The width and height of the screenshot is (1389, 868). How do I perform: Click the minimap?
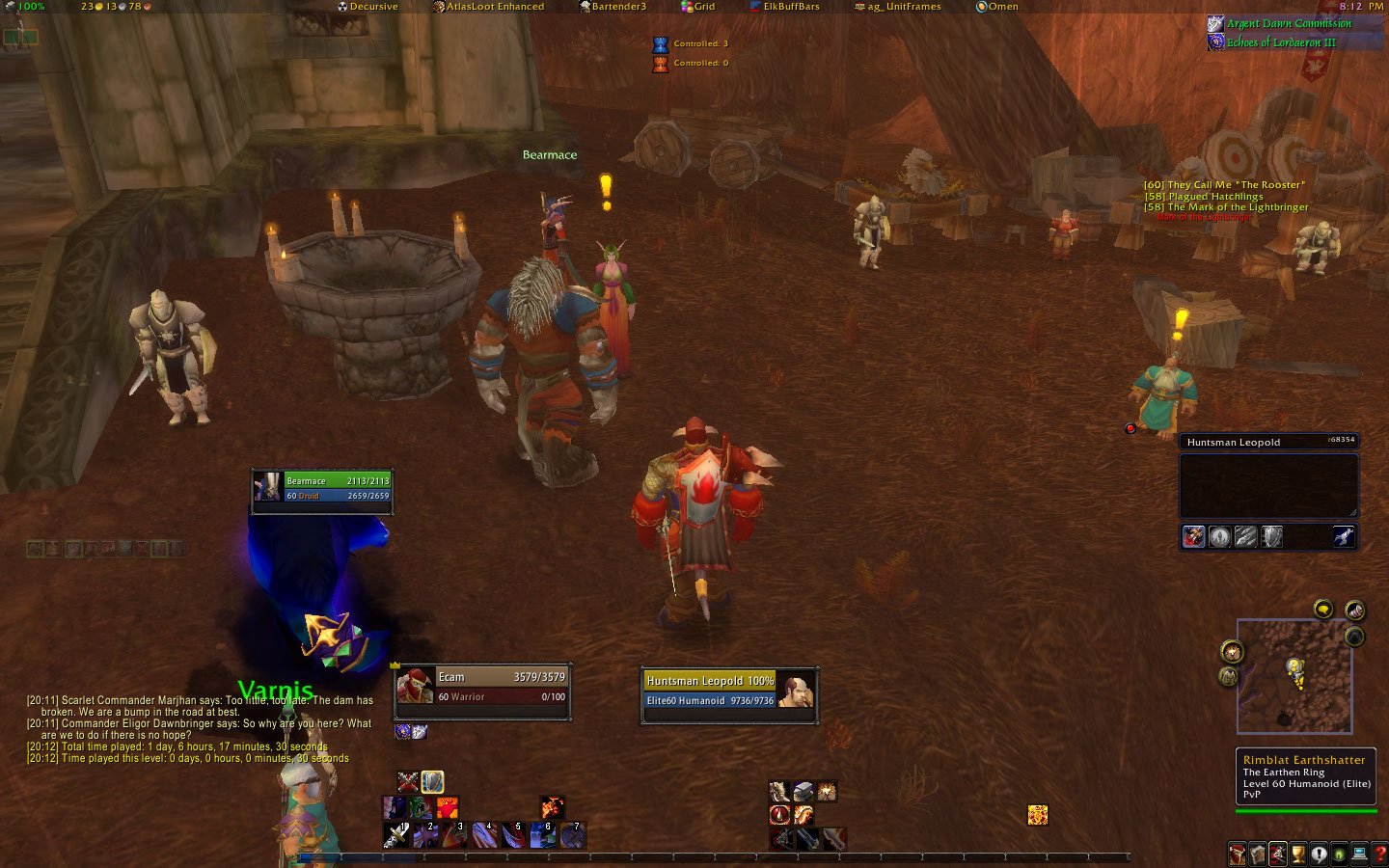tap(1294, 675)
